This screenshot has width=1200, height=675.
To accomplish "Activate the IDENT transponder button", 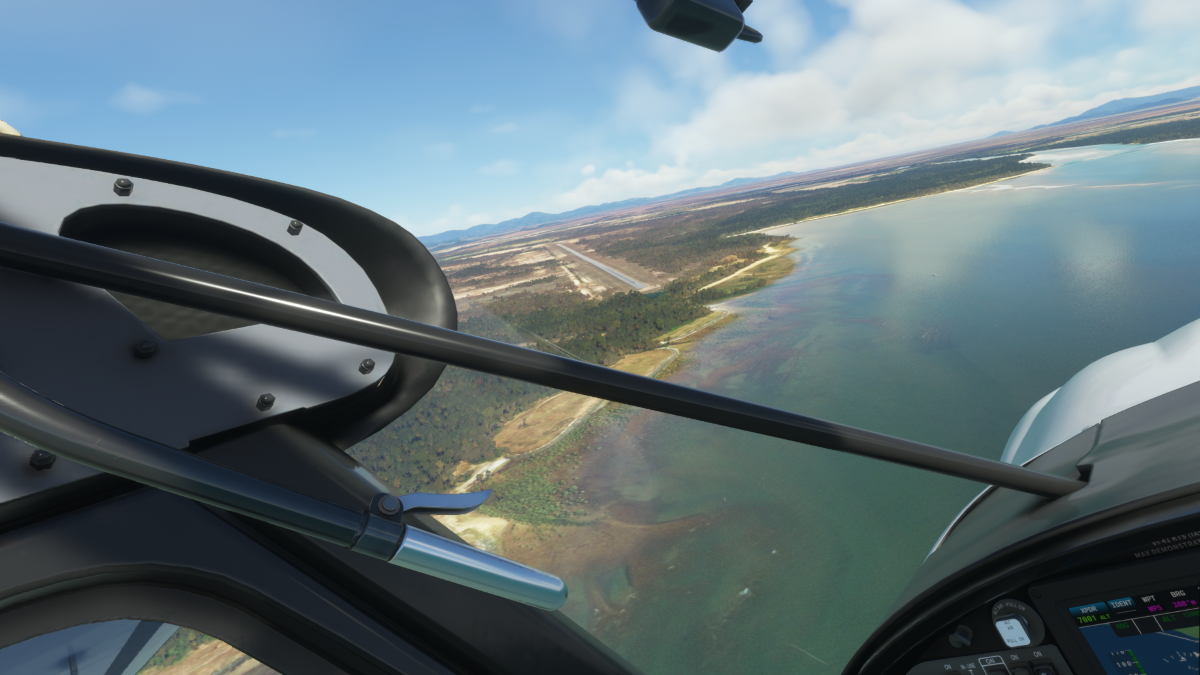I will coord(1119,603).
